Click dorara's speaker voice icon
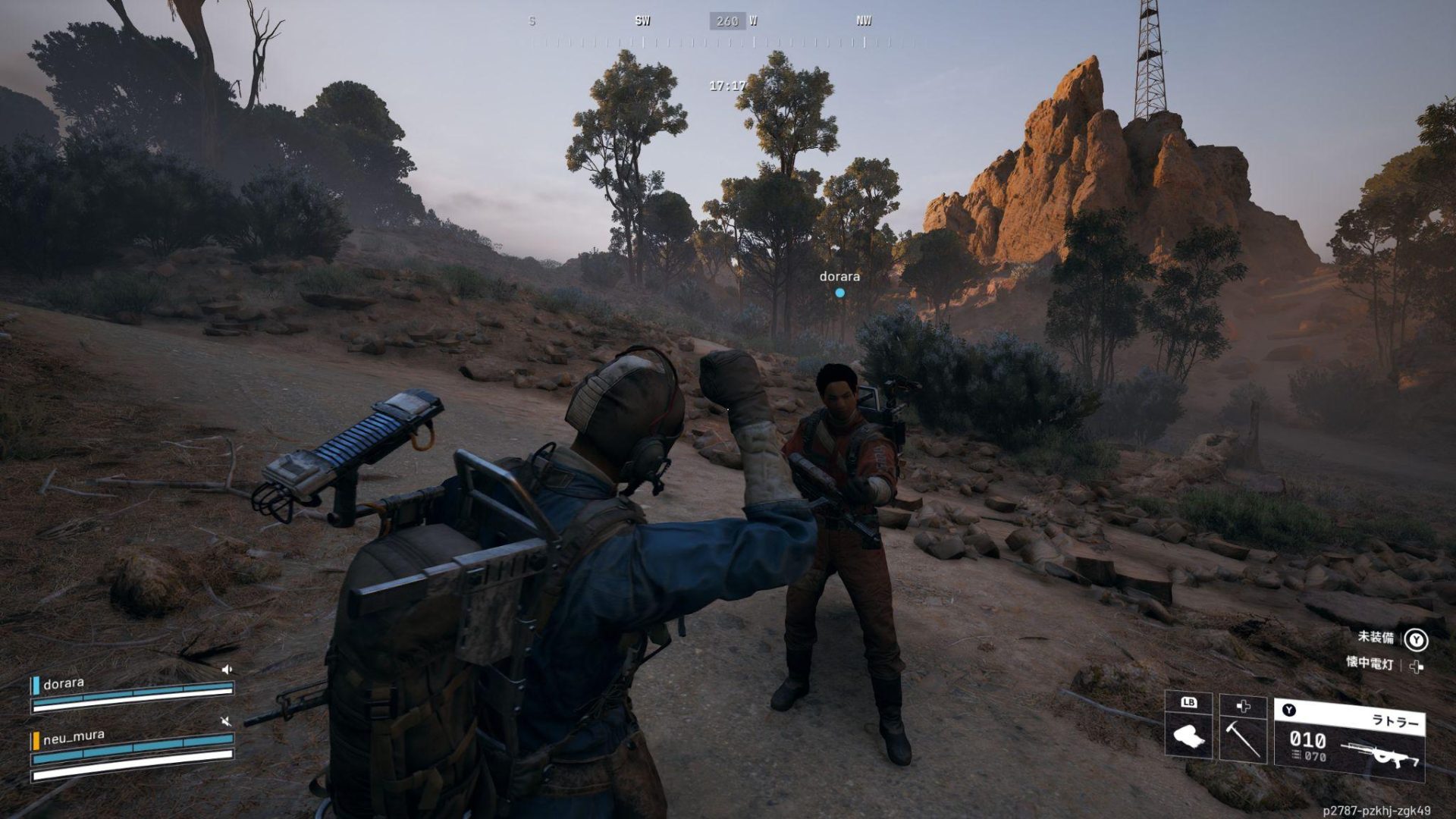Screen dimensions: 1456x819 [226, 670]
